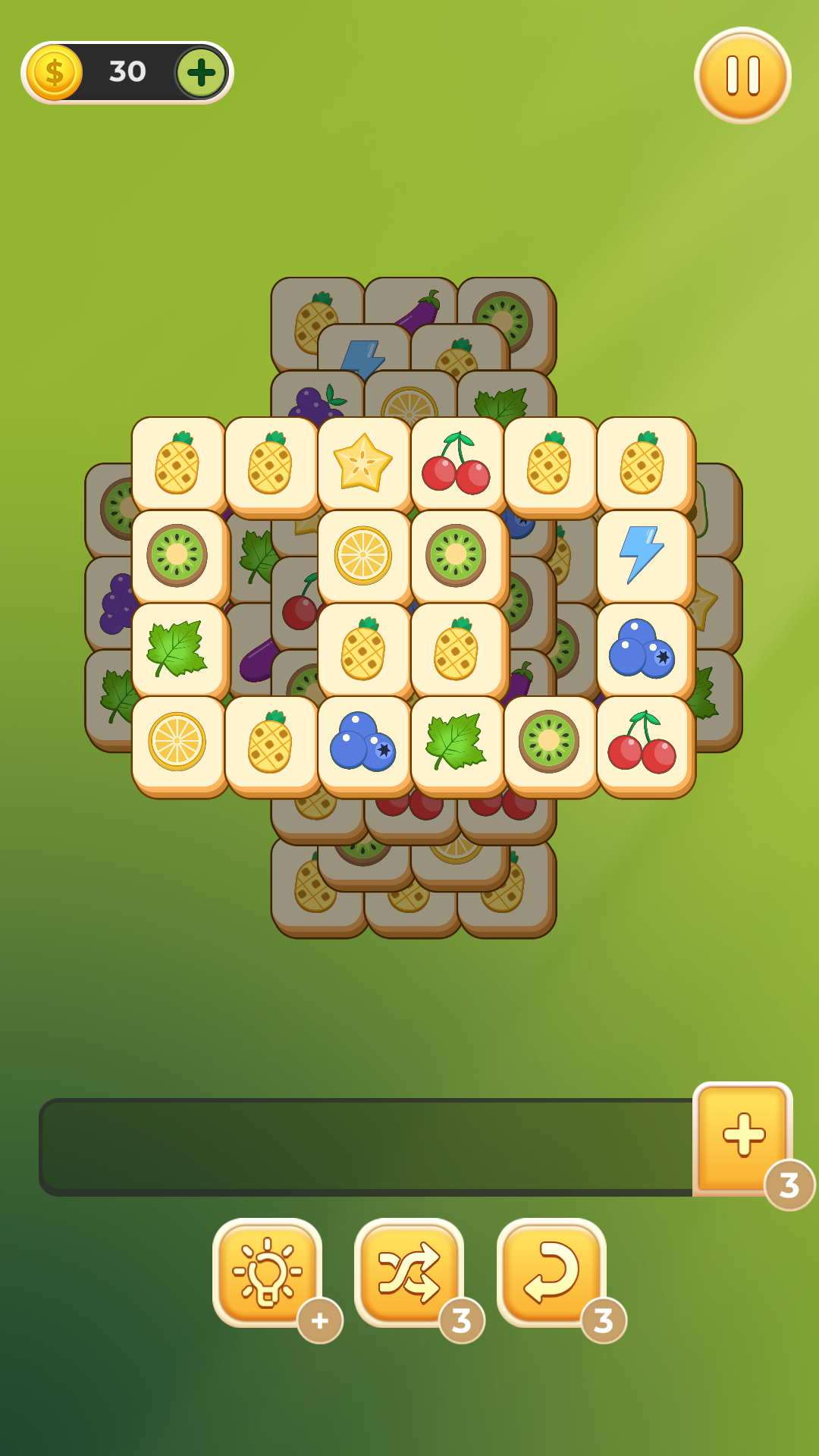Select the uncovered starfruit tile
The width and height of the screenshot is (819, 1456).
363,463
